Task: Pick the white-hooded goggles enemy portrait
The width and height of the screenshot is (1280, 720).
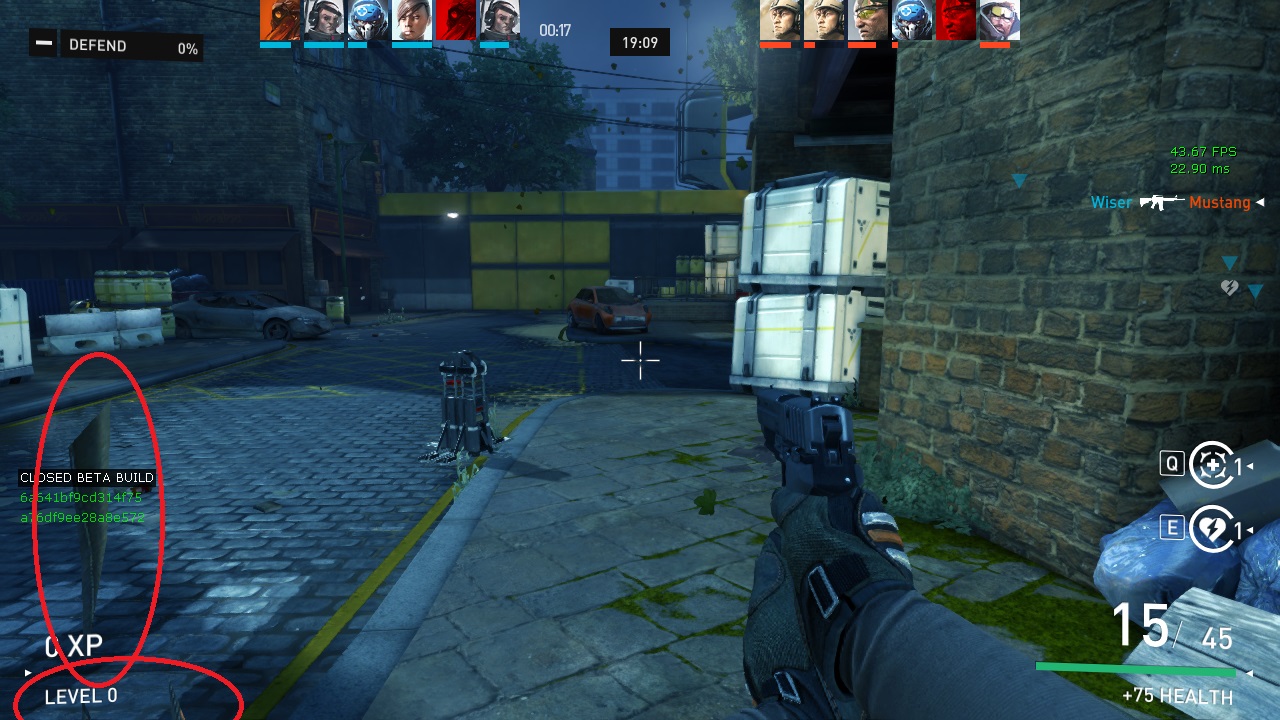Action: pyautogui.click(x=999, y=20)
